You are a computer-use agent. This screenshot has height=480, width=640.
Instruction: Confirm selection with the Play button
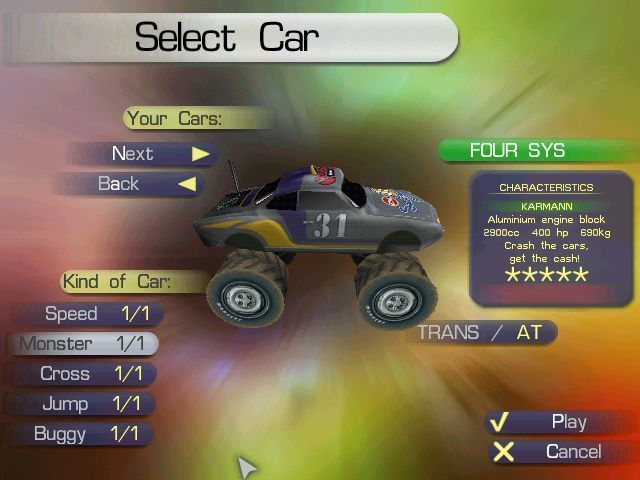[556, 422]
